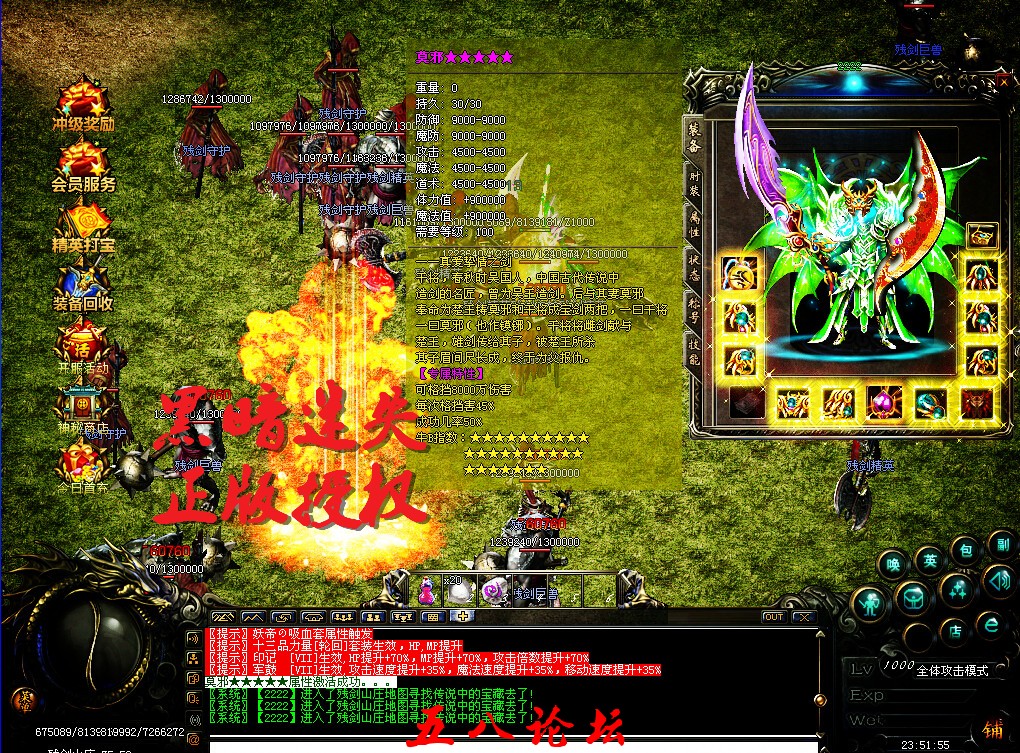1020x753 pixels.
Task: Open the 开服活动 server event icon
Action: (83, 345)
